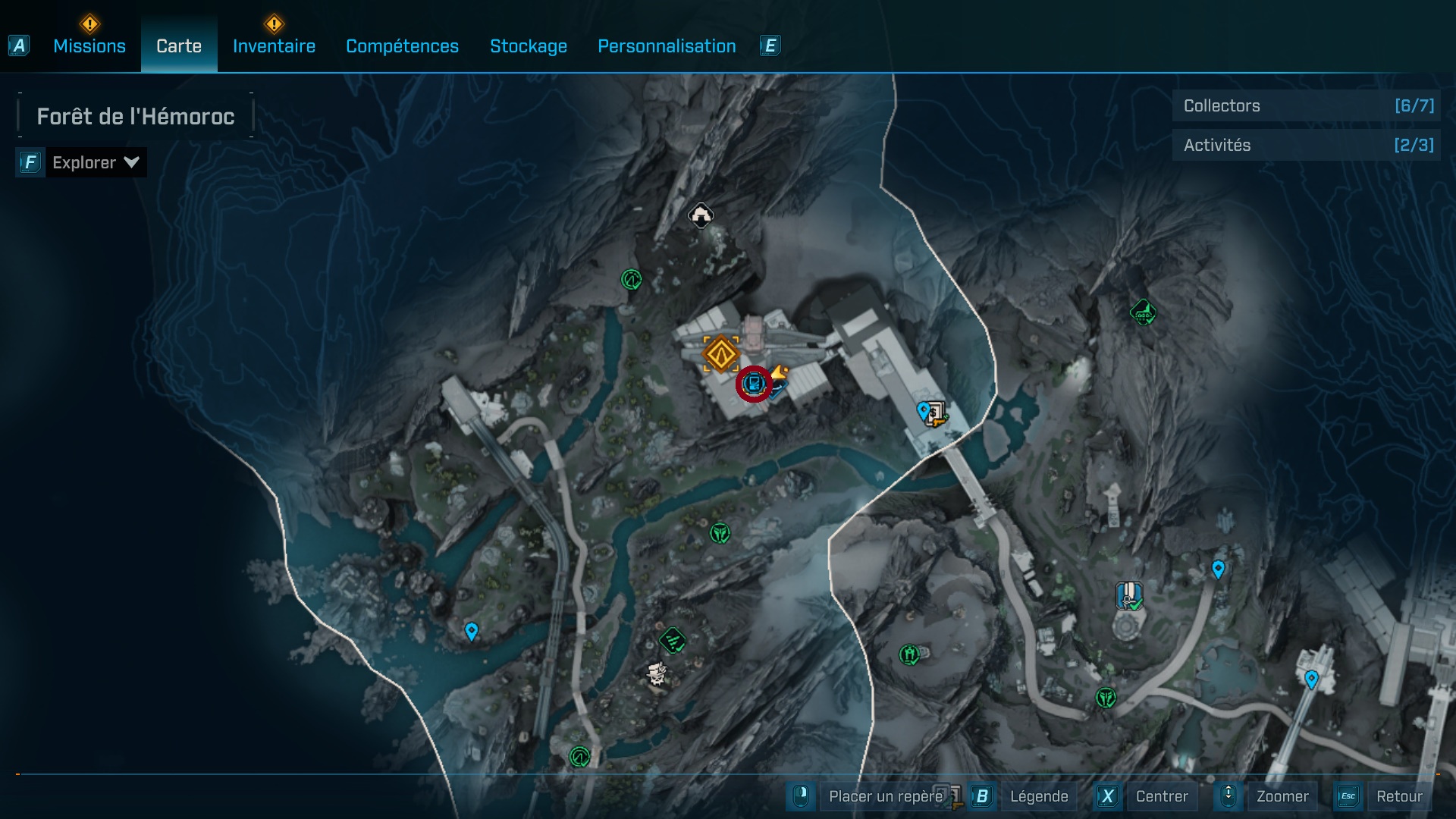Screen dimensions: 1456x819
Task: Open the Inventaire tab
Action: (274, 46)
